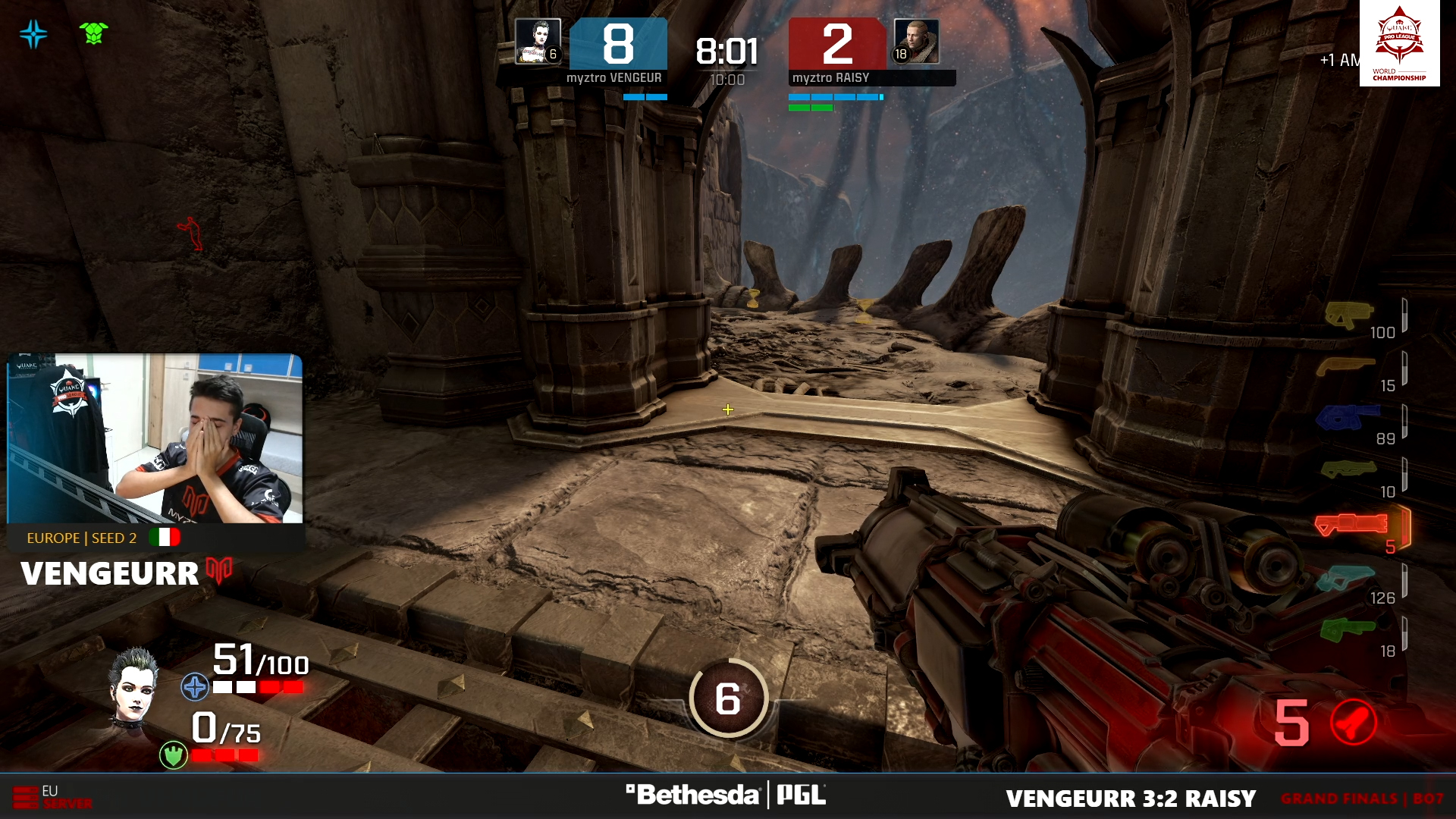Activate the champion ability cooldown dial
Image resolution: width=1456 pixels, height=819 pixels.
[x=728, y=698]
